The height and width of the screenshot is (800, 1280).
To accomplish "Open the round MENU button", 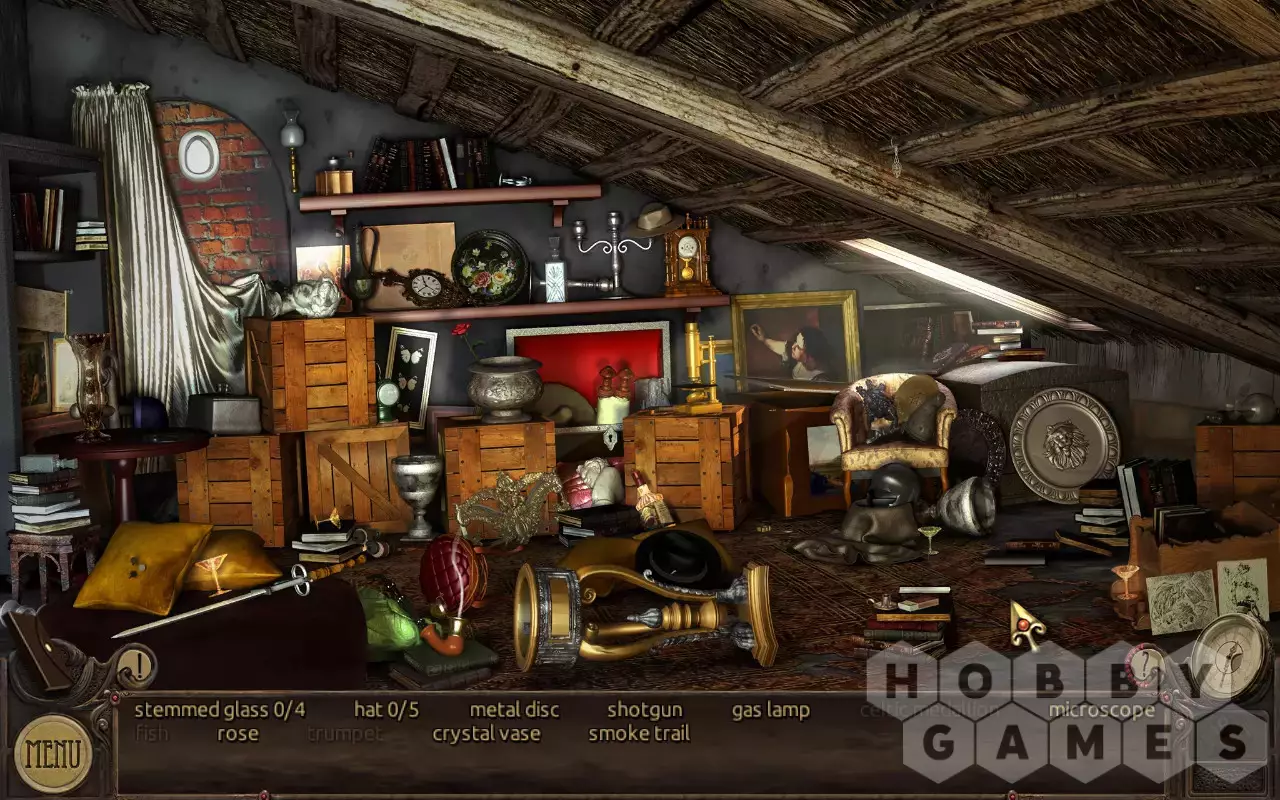I will coord(53,752).
